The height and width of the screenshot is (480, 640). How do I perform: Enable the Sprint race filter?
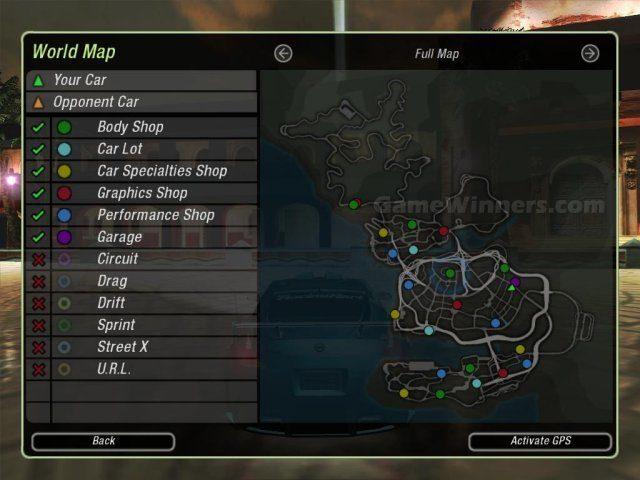tap(39, 325)
